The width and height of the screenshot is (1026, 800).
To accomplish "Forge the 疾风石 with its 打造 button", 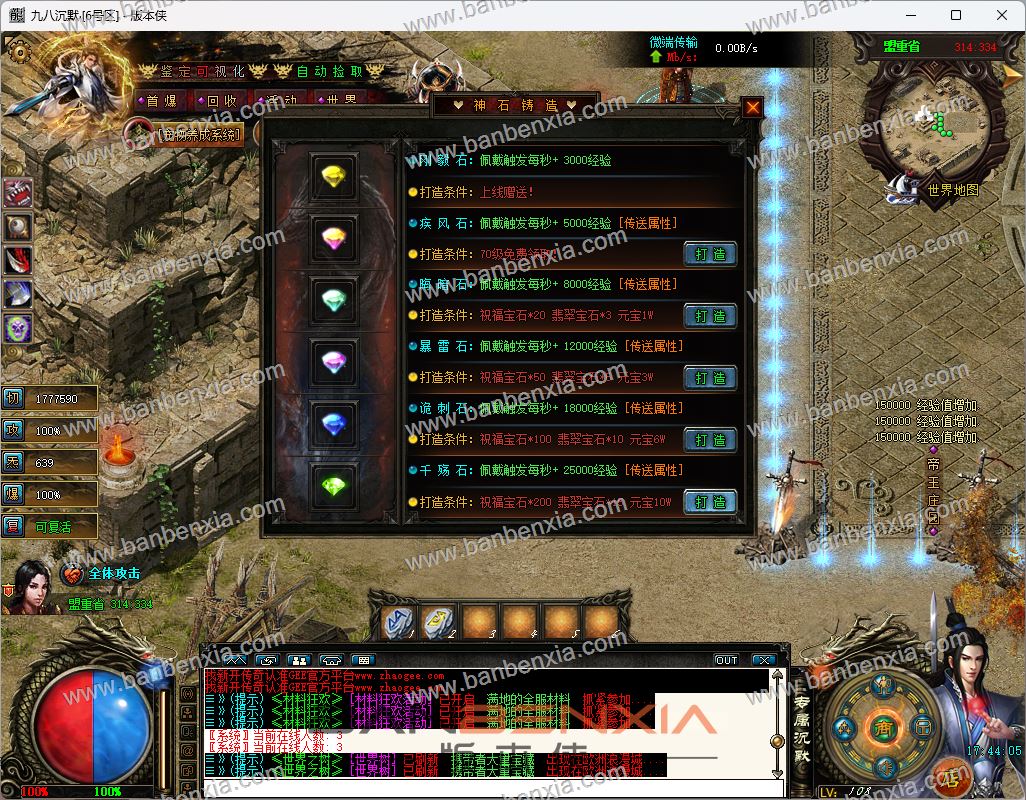I will coord(710,254).
